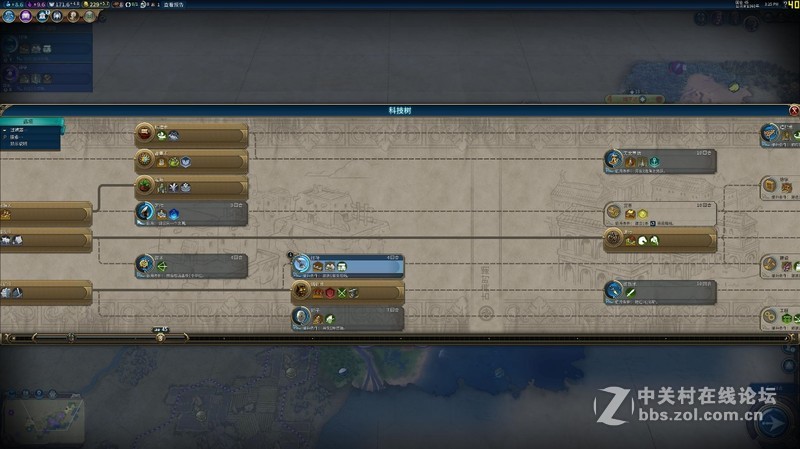800x449 pixels.
Task: Select the Masonry tech being researched
Action: 347,266
